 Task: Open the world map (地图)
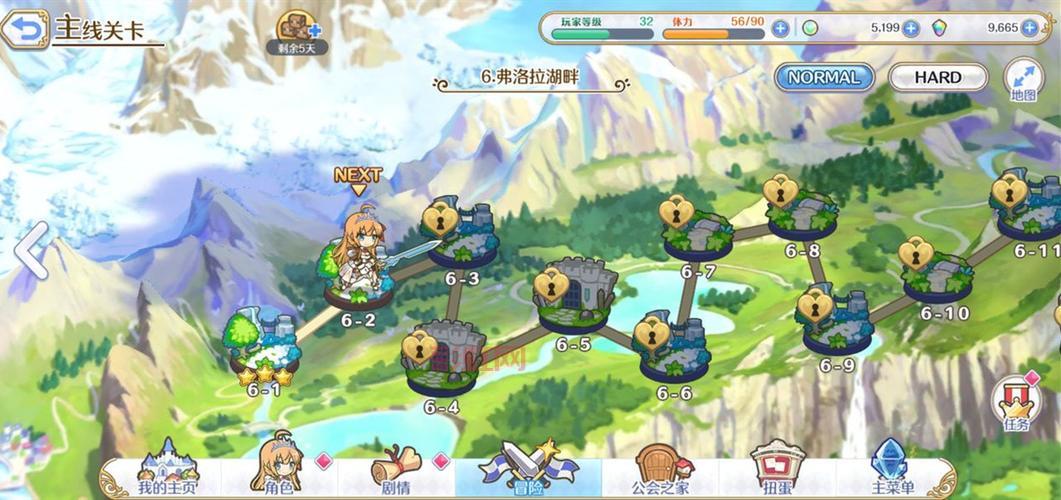click(1023, 78)
